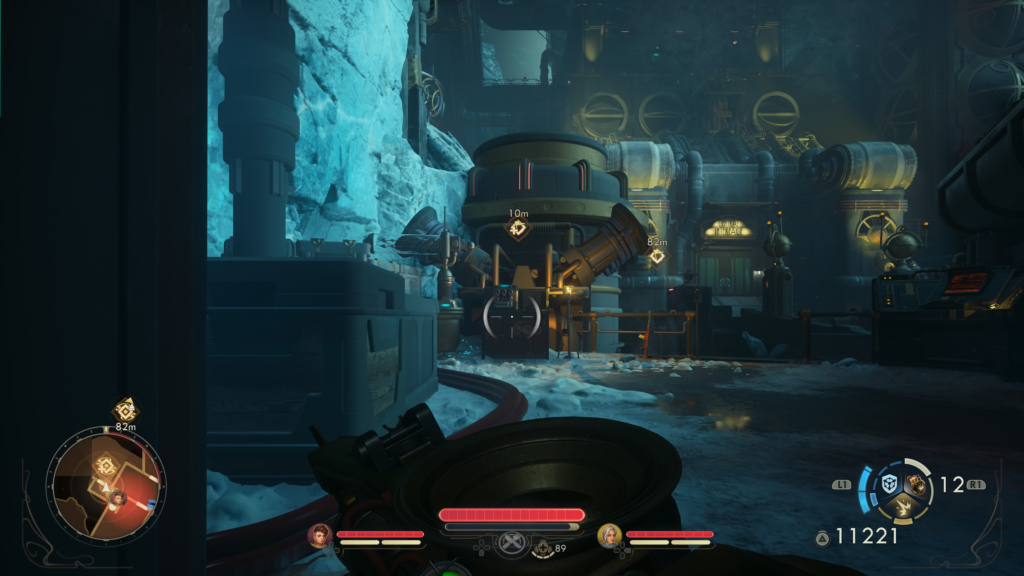The width and height of the screenshot is (1024, 576).
Task: Open the circular minimap
Action: point(105,485)
